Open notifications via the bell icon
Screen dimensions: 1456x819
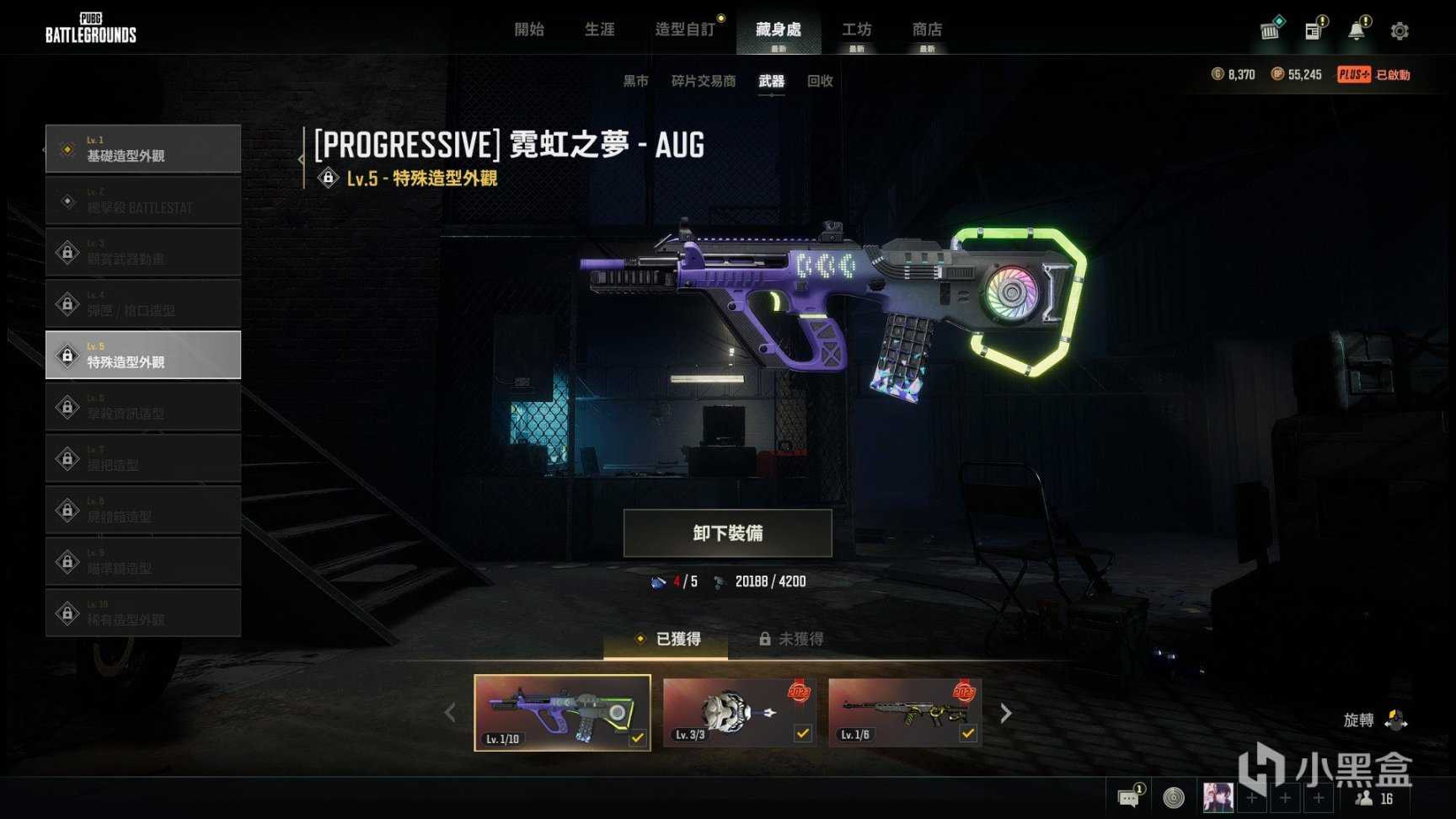point(1356,31)
